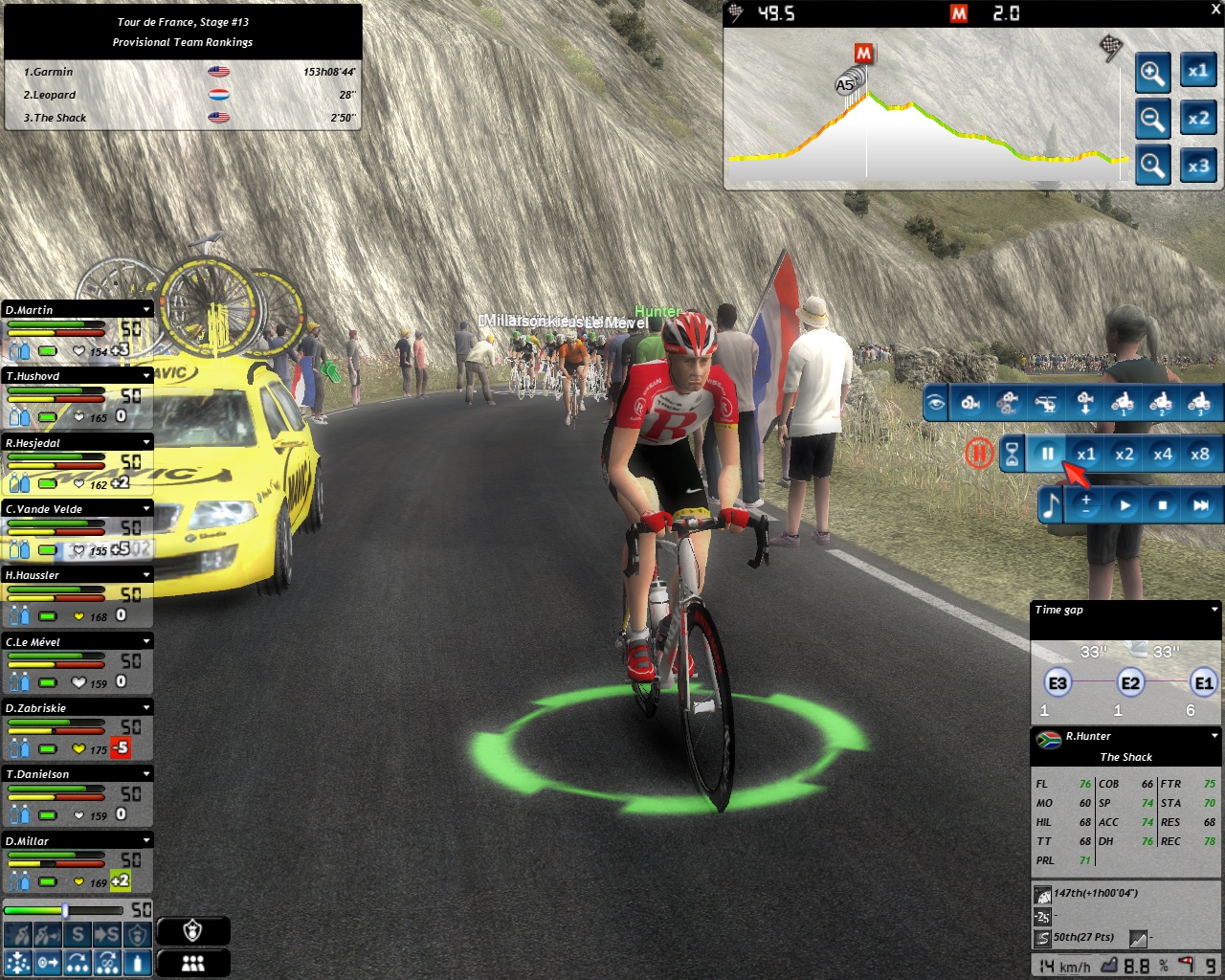Stop the music playback
Screen dimensions: 1225x980
(x=1163, y=505)
